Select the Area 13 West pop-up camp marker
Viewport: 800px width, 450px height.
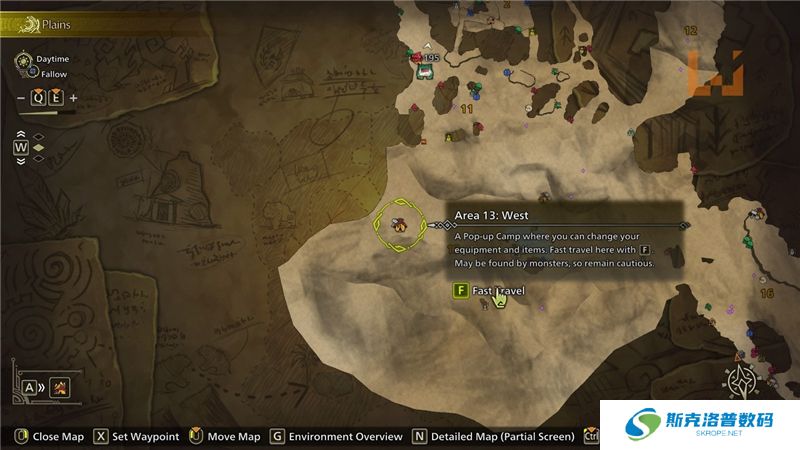coord(399,224)
